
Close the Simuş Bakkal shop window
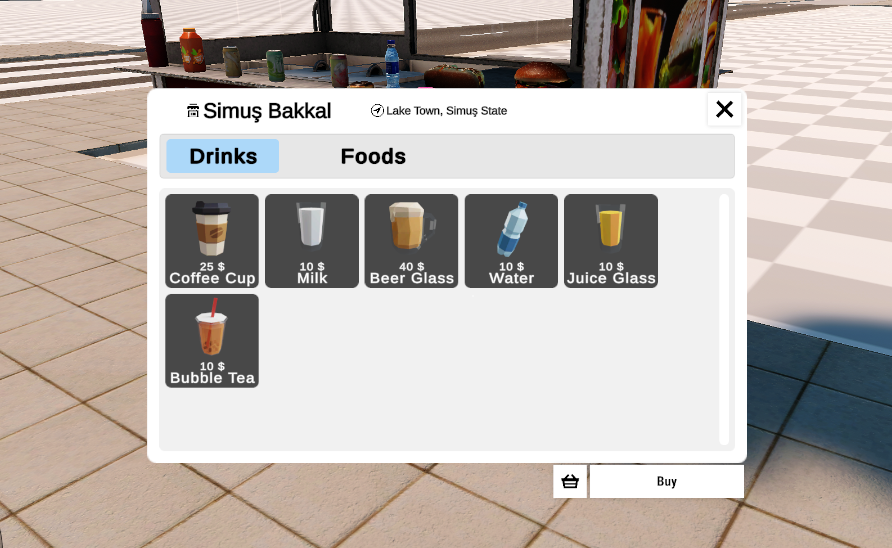[x=724, y=109]
